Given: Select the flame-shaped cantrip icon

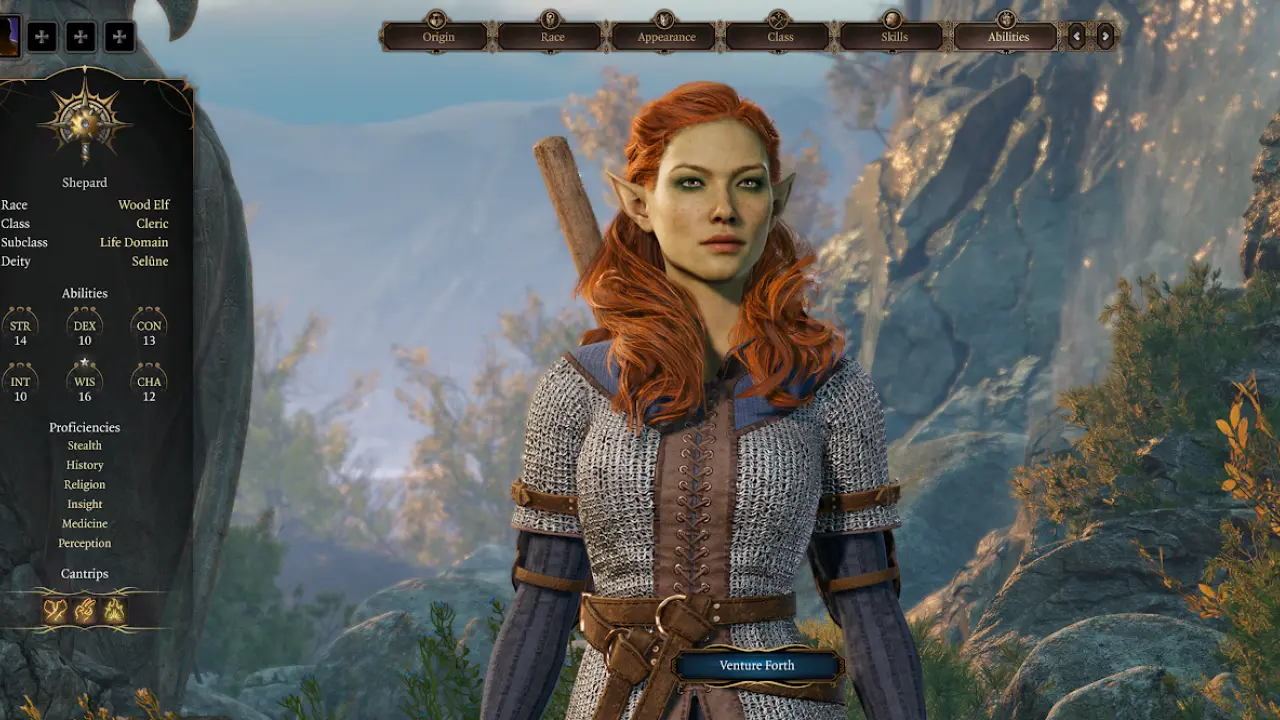Looking at the screenshot, I should coord(115,610).
